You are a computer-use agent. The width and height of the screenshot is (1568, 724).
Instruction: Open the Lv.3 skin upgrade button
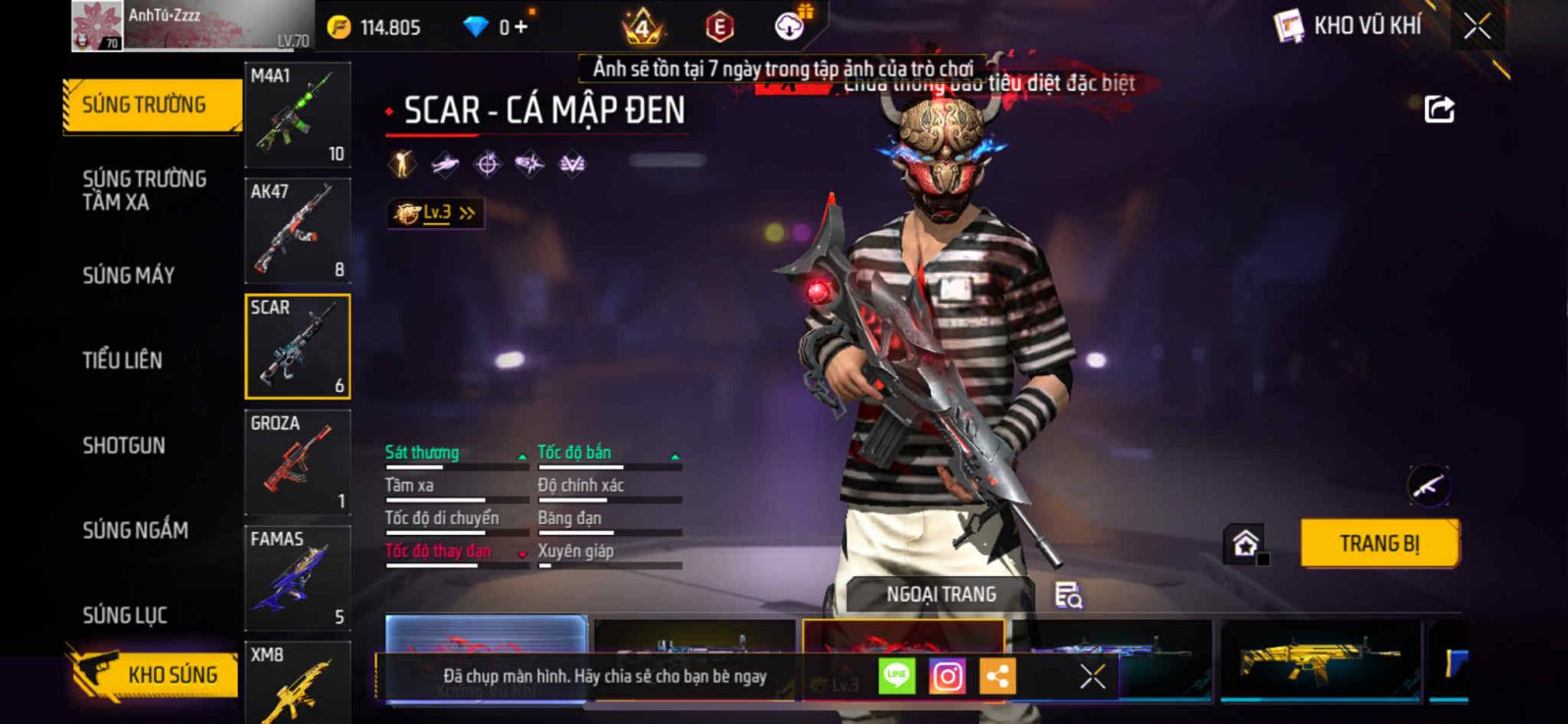(435, 213)
